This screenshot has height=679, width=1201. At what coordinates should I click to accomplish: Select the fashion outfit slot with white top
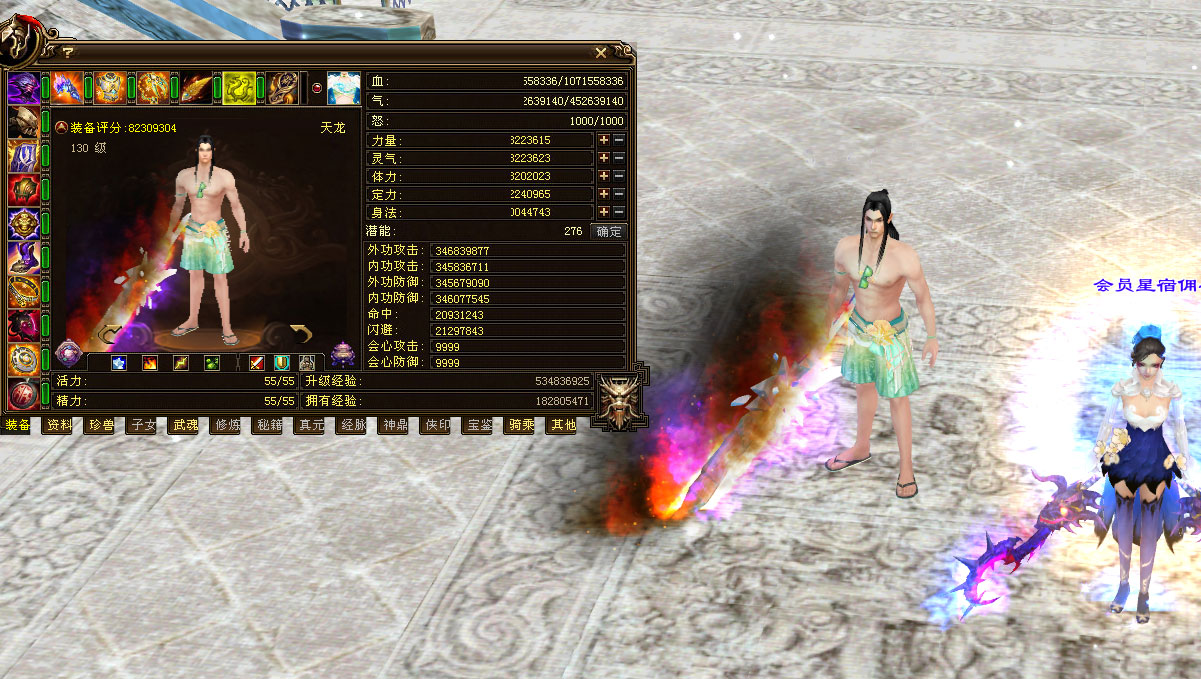coord(343,88)
